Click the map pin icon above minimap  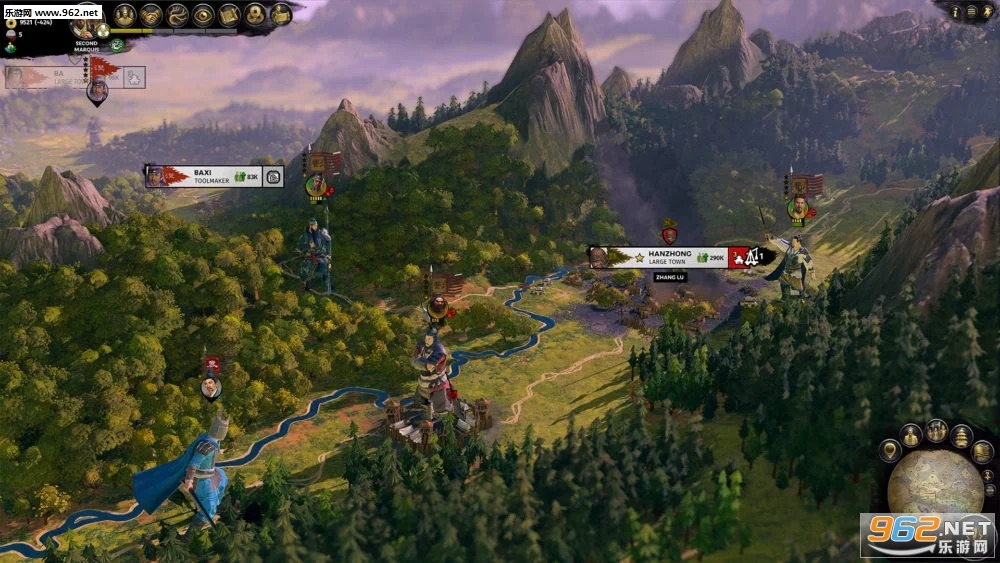coord(889,451)
